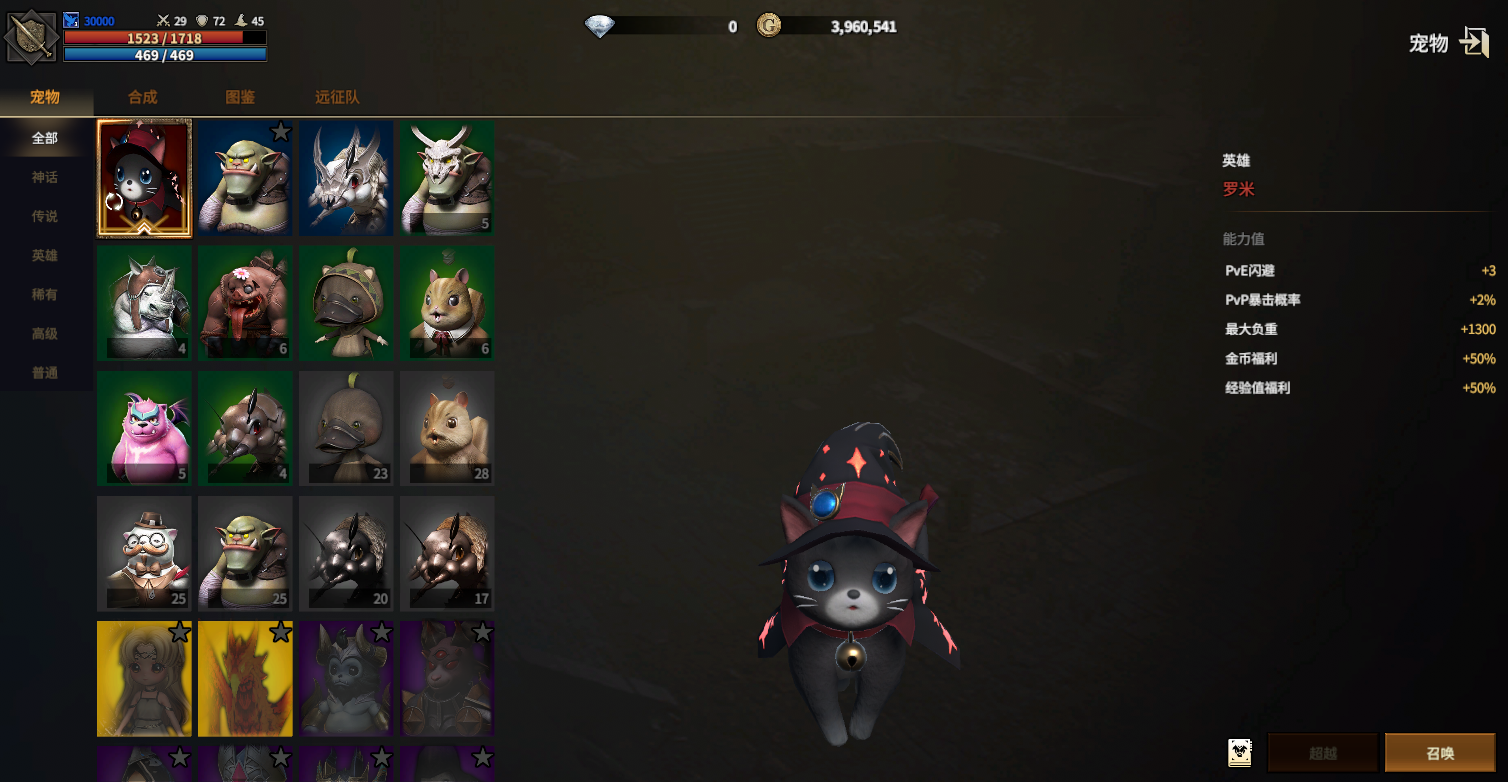Pick the pink bat-winged cat pet card

pyautogui.click(x=144, y=428)
